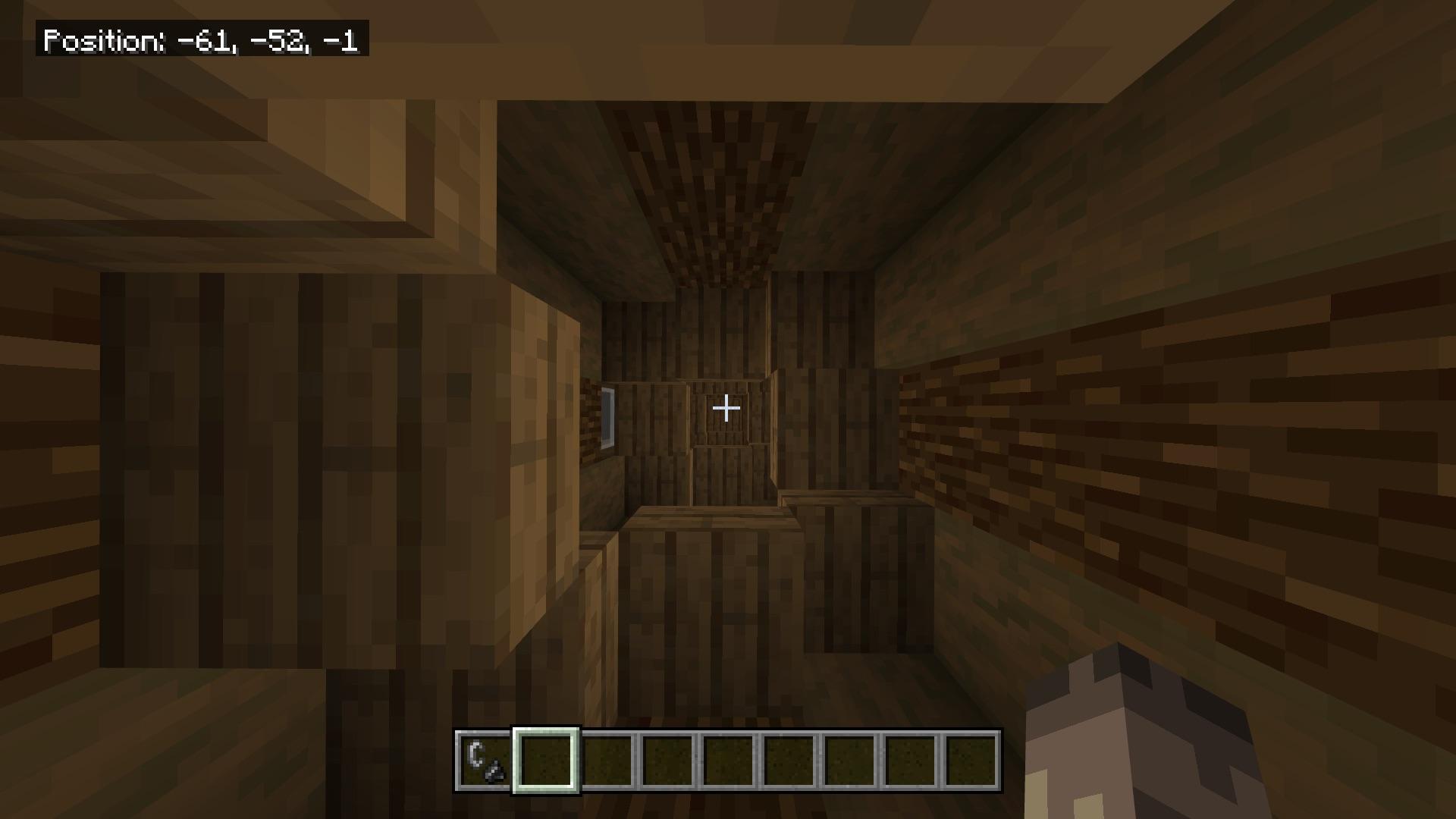The width and height of the screenshot is (1456, 819).
Task: Click the crosshair at screen center
Action: [x=726, y=408]
